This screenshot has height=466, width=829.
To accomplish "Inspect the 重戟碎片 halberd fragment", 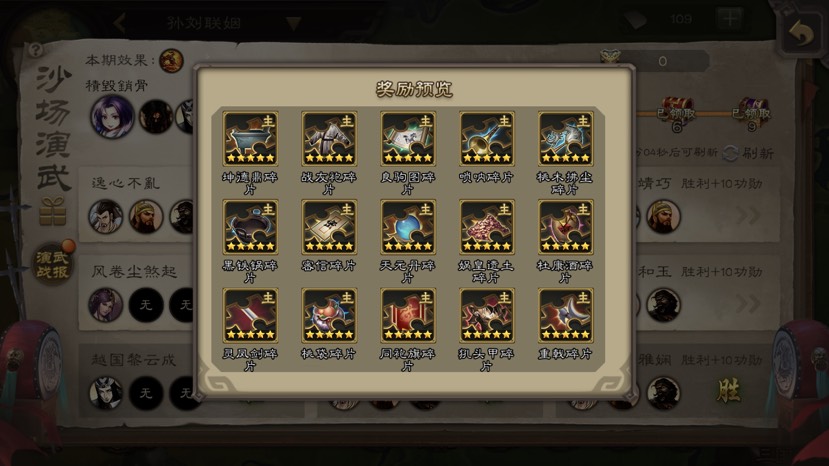I will [565, 316].
